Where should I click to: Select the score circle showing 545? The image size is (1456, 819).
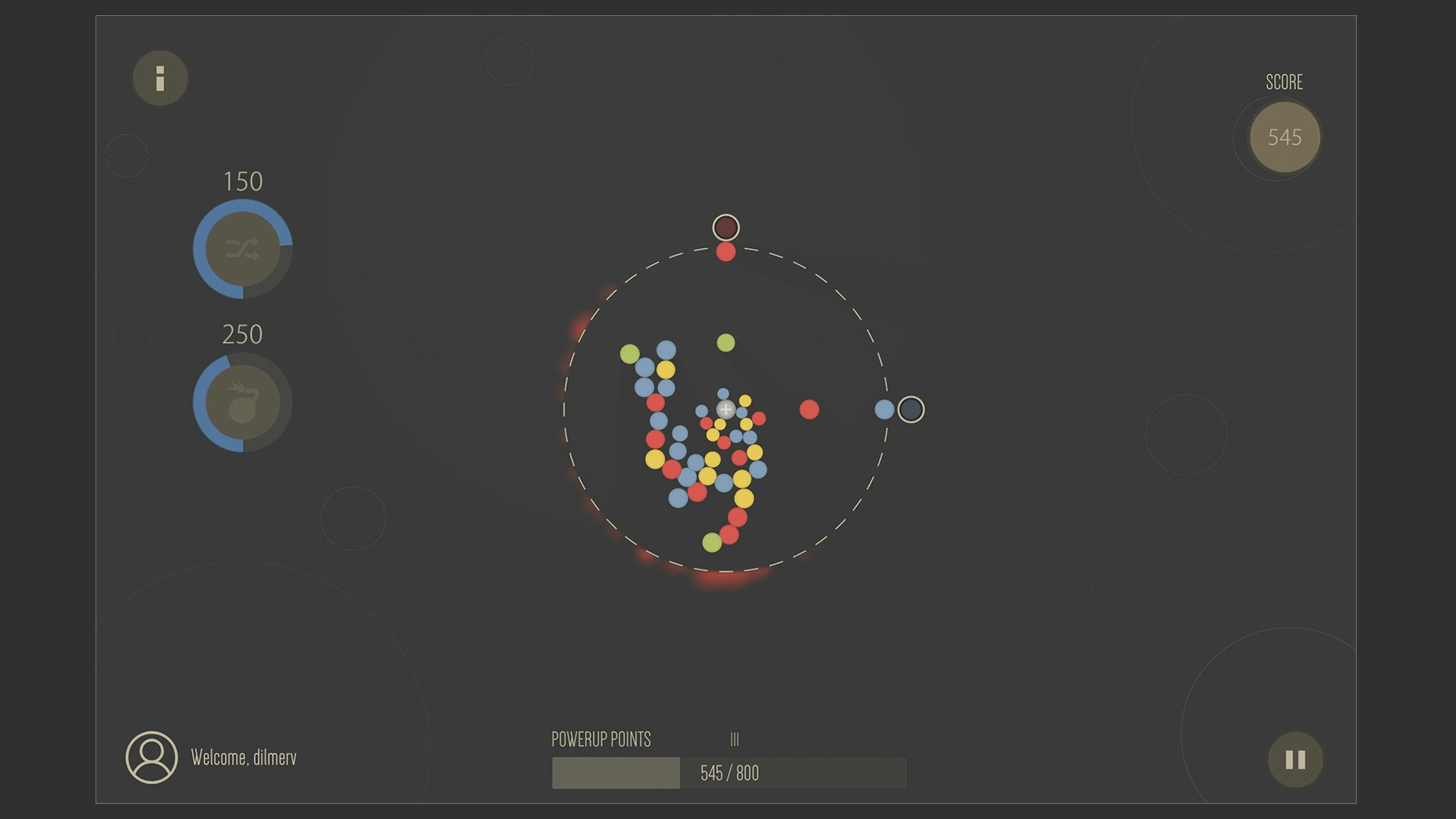(1284, 137)
